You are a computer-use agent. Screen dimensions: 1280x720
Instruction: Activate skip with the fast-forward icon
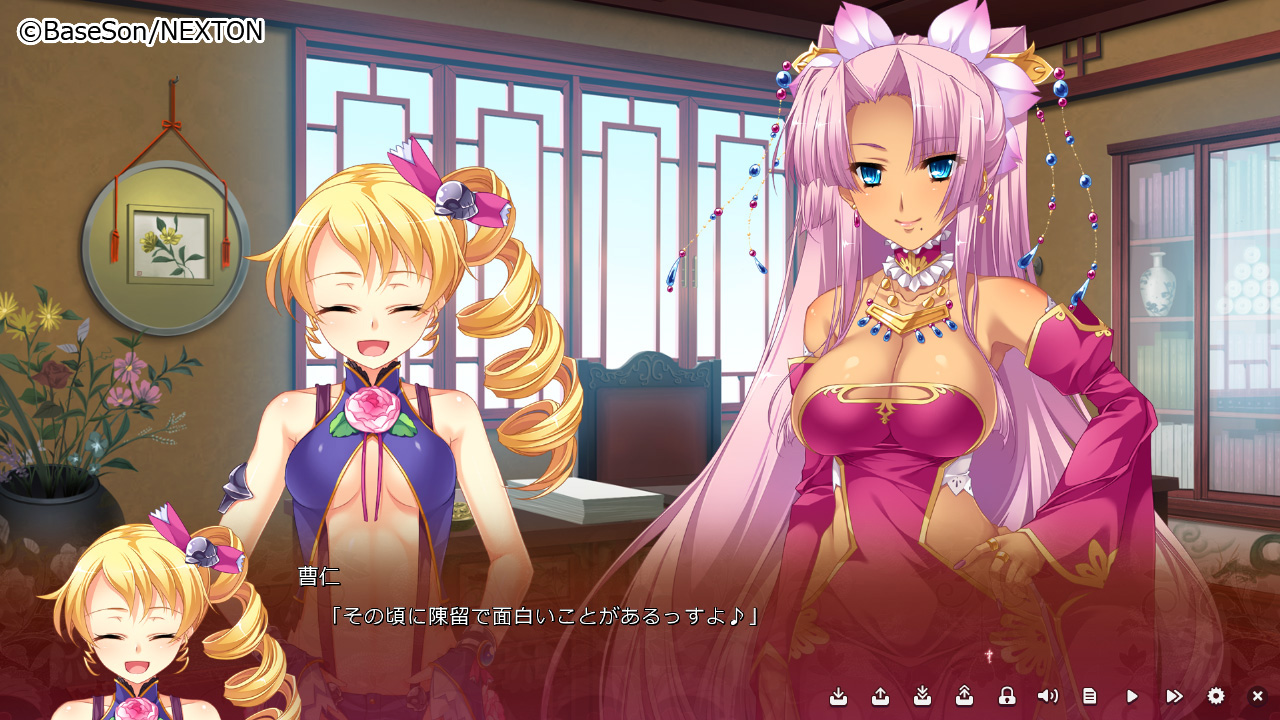(x=1174, y=696)
